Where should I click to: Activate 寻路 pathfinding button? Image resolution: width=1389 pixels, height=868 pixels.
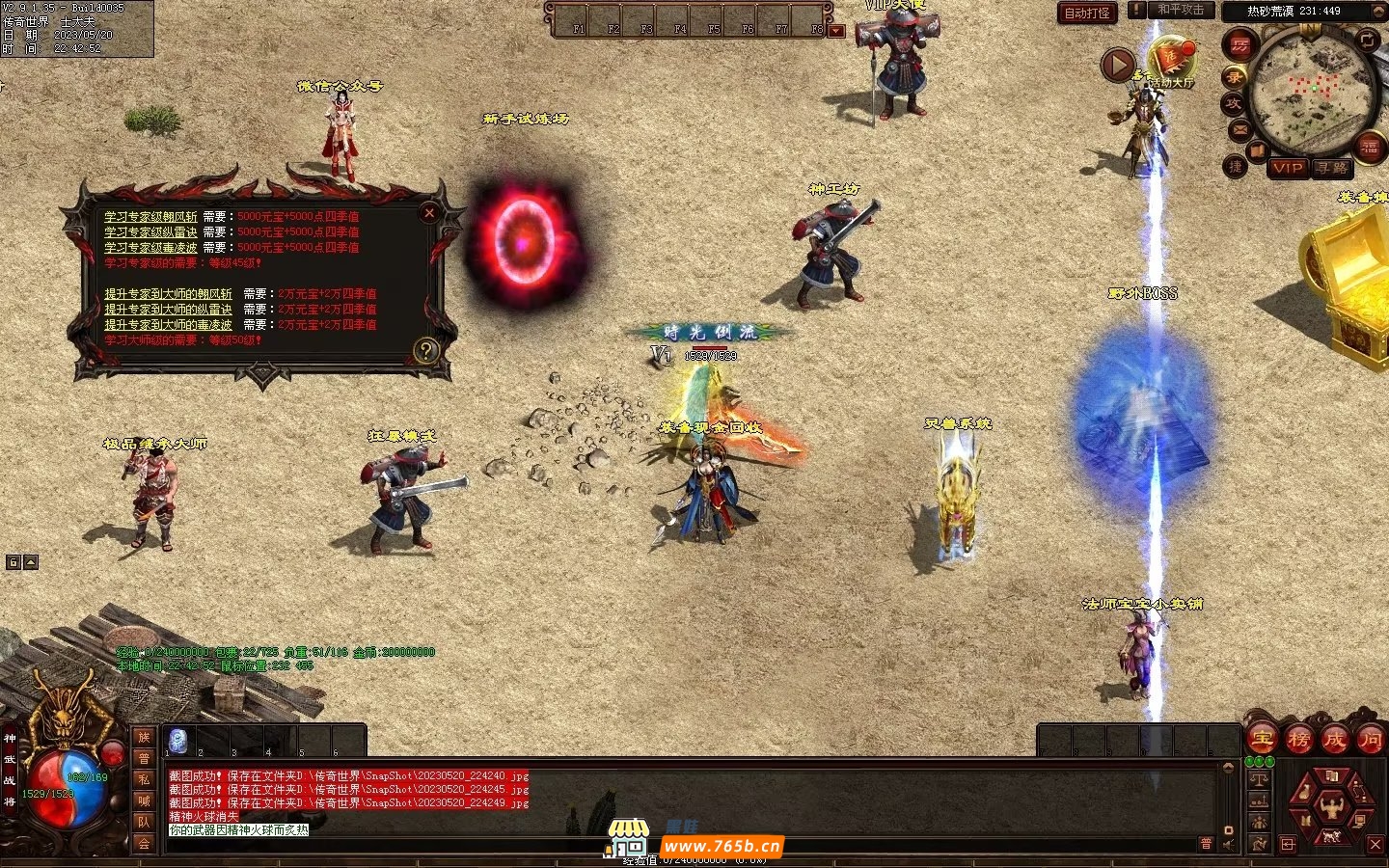(1332, 168)
